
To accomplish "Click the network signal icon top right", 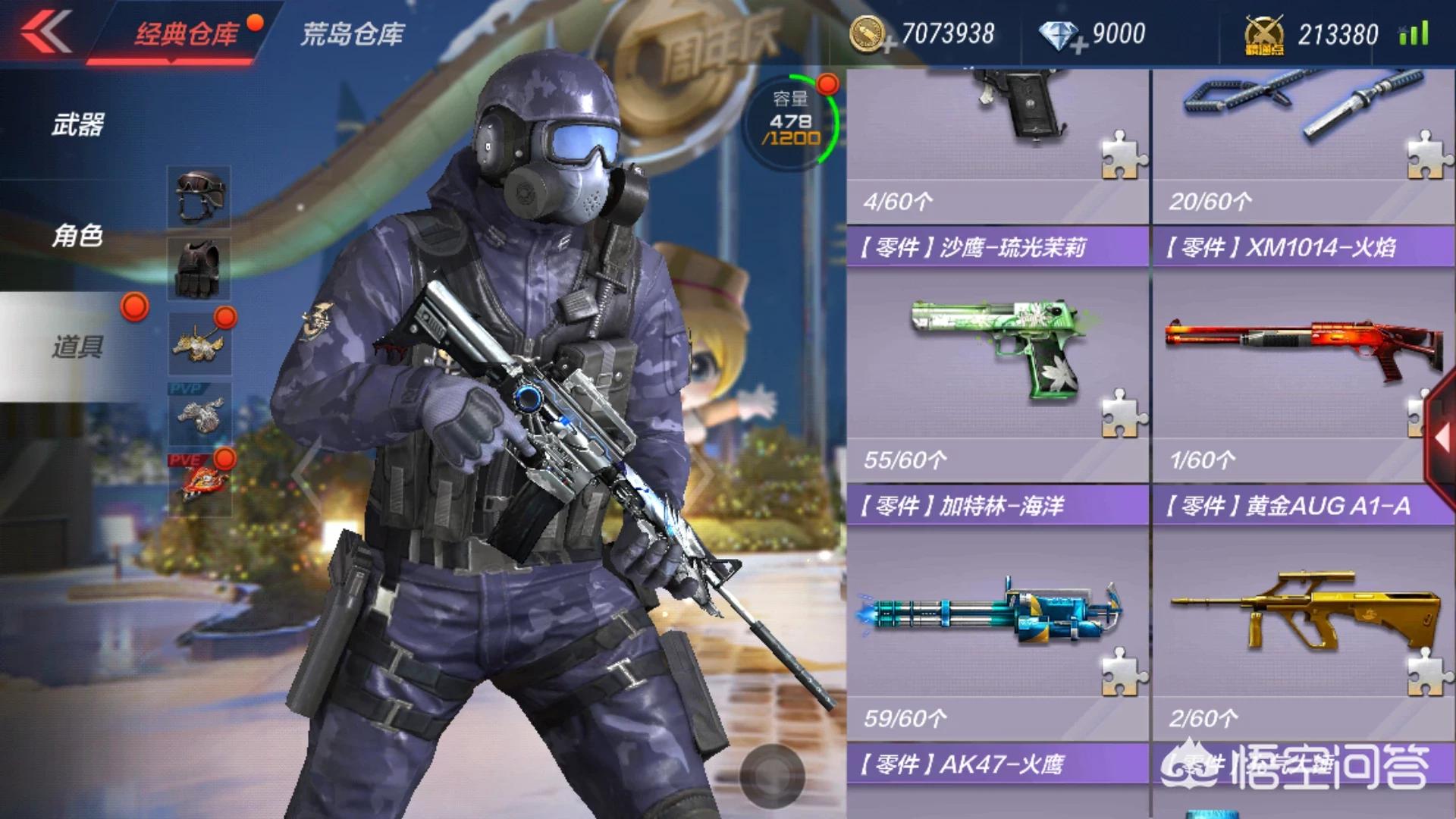I will (1415, 33).
